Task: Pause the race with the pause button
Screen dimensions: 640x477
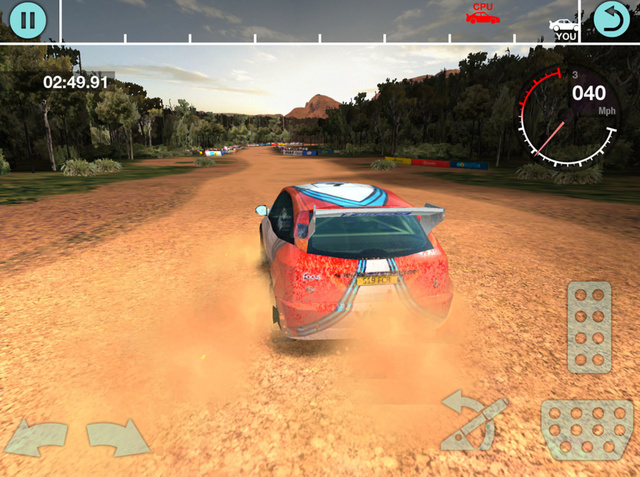Action: (x=28, y=19)
